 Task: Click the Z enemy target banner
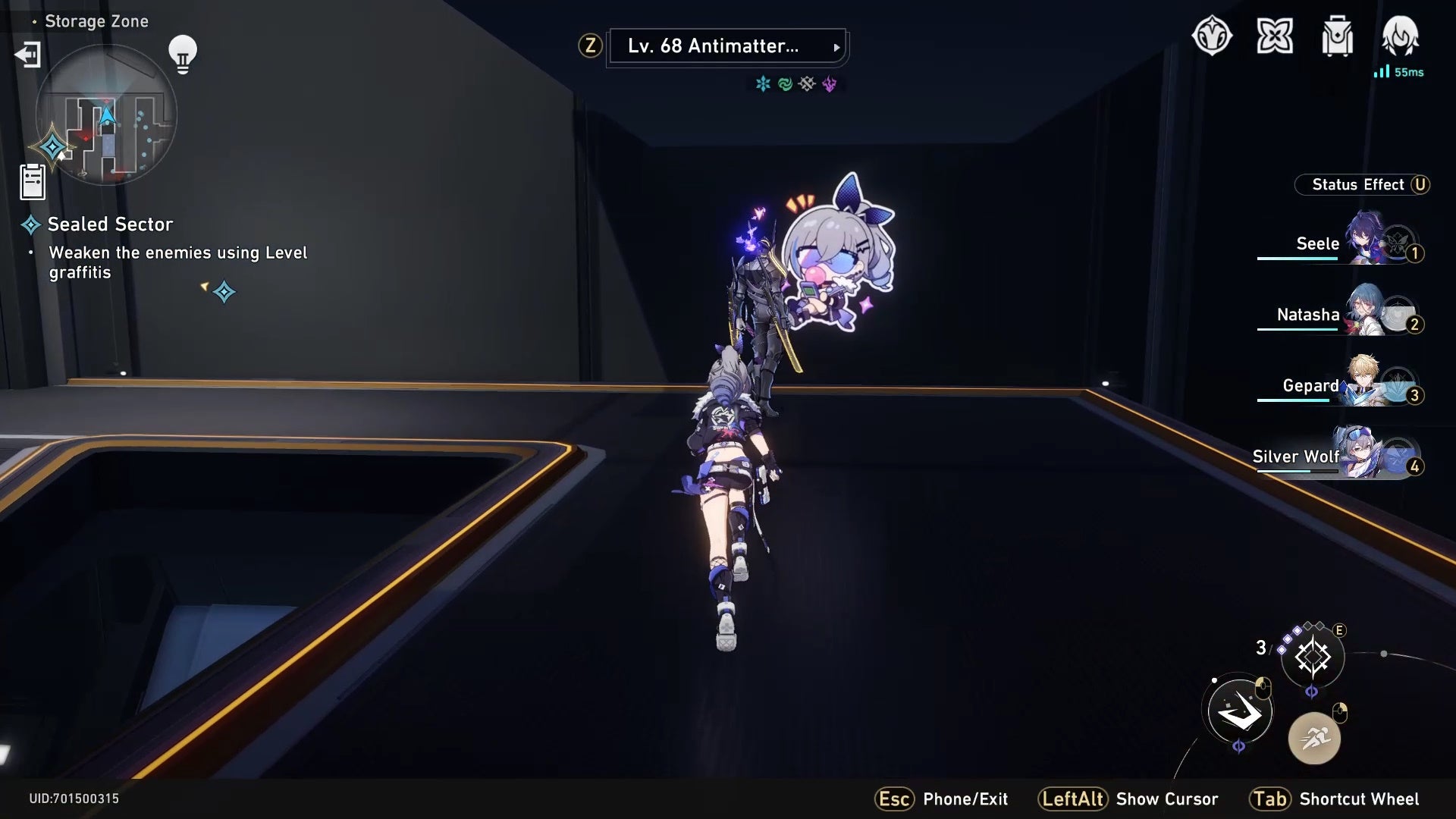pos(591,45)
